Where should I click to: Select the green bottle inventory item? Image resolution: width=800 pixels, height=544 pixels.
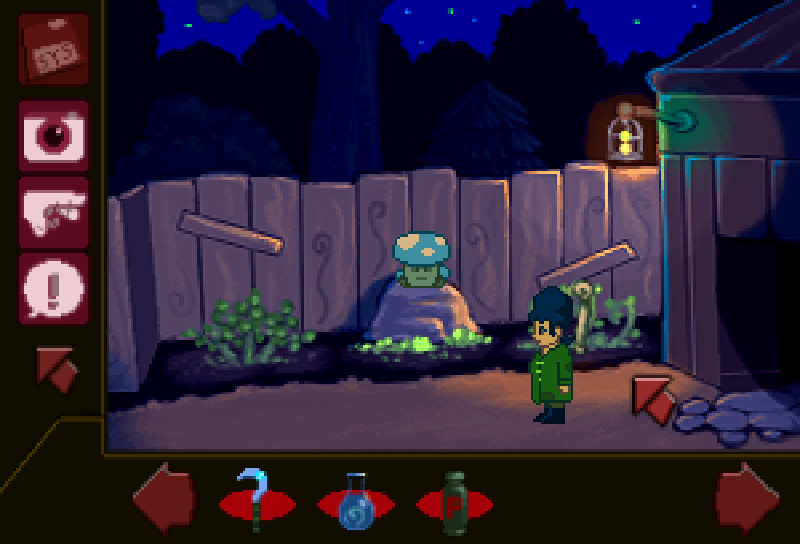pos(454,498)
